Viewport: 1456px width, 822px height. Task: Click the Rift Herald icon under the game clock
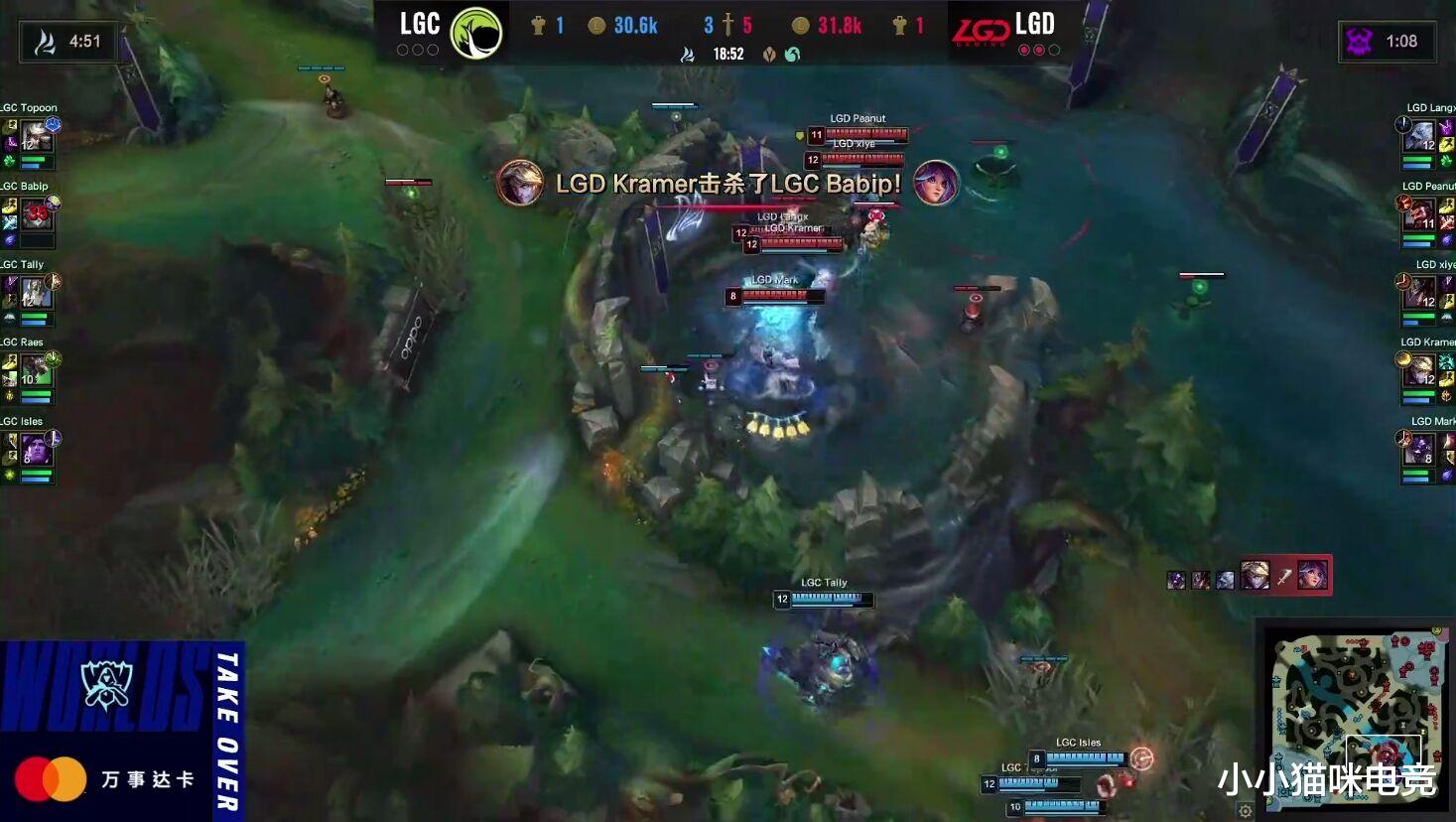coord(771,54)
